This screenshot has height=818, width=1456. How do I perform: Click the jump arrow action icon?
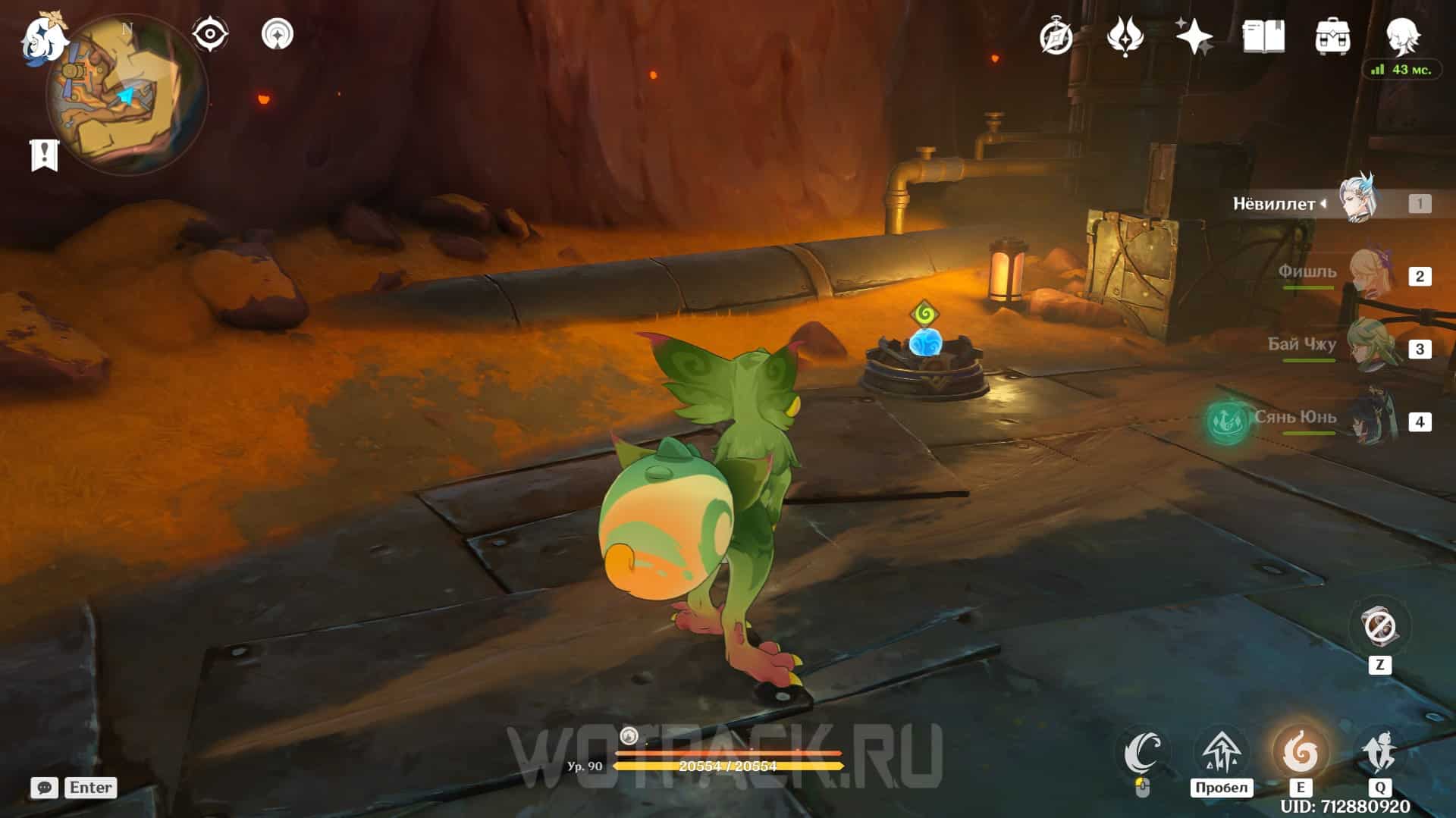(x=1221, y=752)
